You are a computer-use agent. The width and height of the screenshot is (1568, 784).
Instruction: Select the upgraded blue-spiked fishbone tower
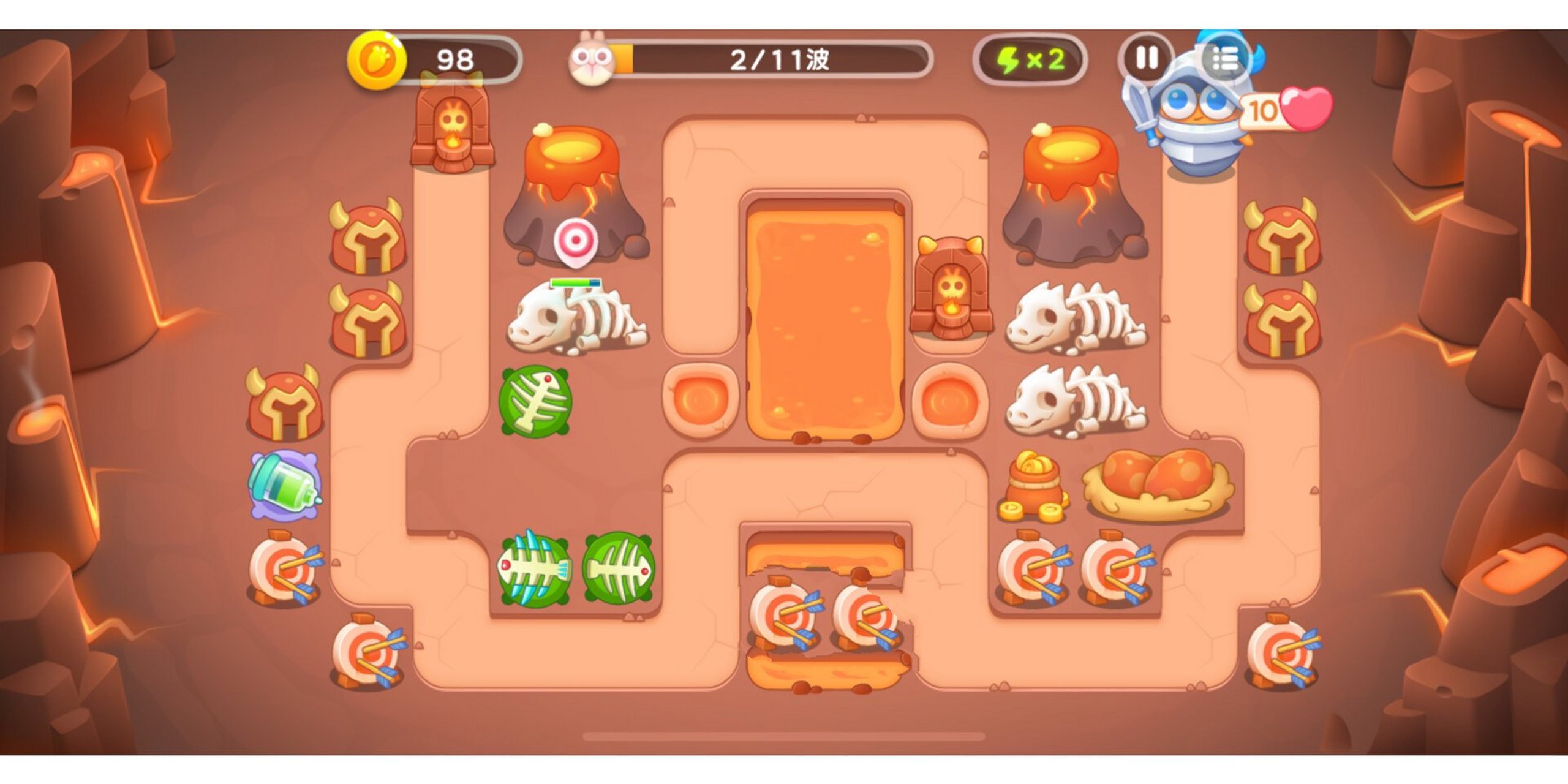point(534,570)
